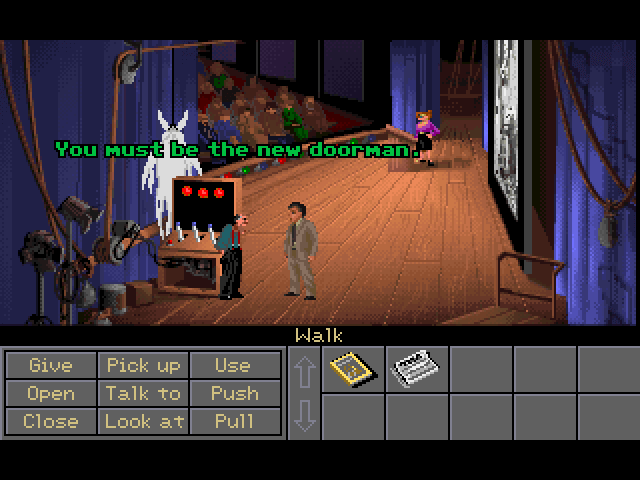Select the Give verb

click(x=50, y=365)
